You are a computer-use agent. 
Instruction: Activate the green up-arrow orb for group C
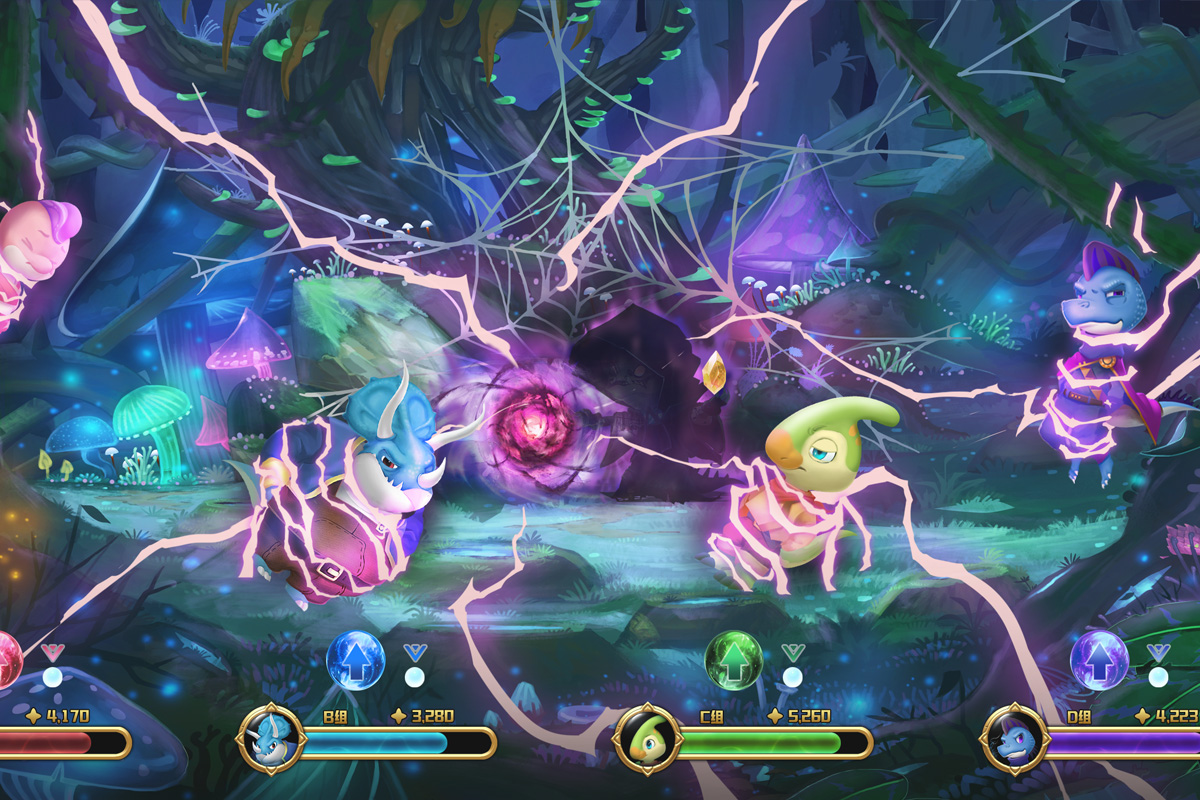733,660
